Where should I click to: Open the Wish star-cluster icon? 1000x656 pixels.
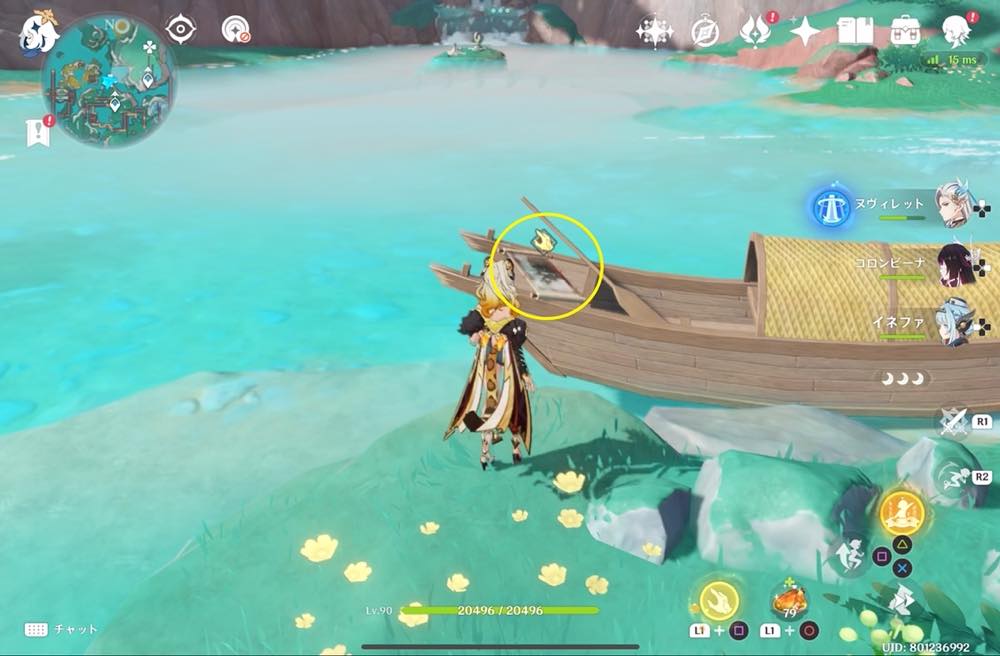(x=655, y=32)
